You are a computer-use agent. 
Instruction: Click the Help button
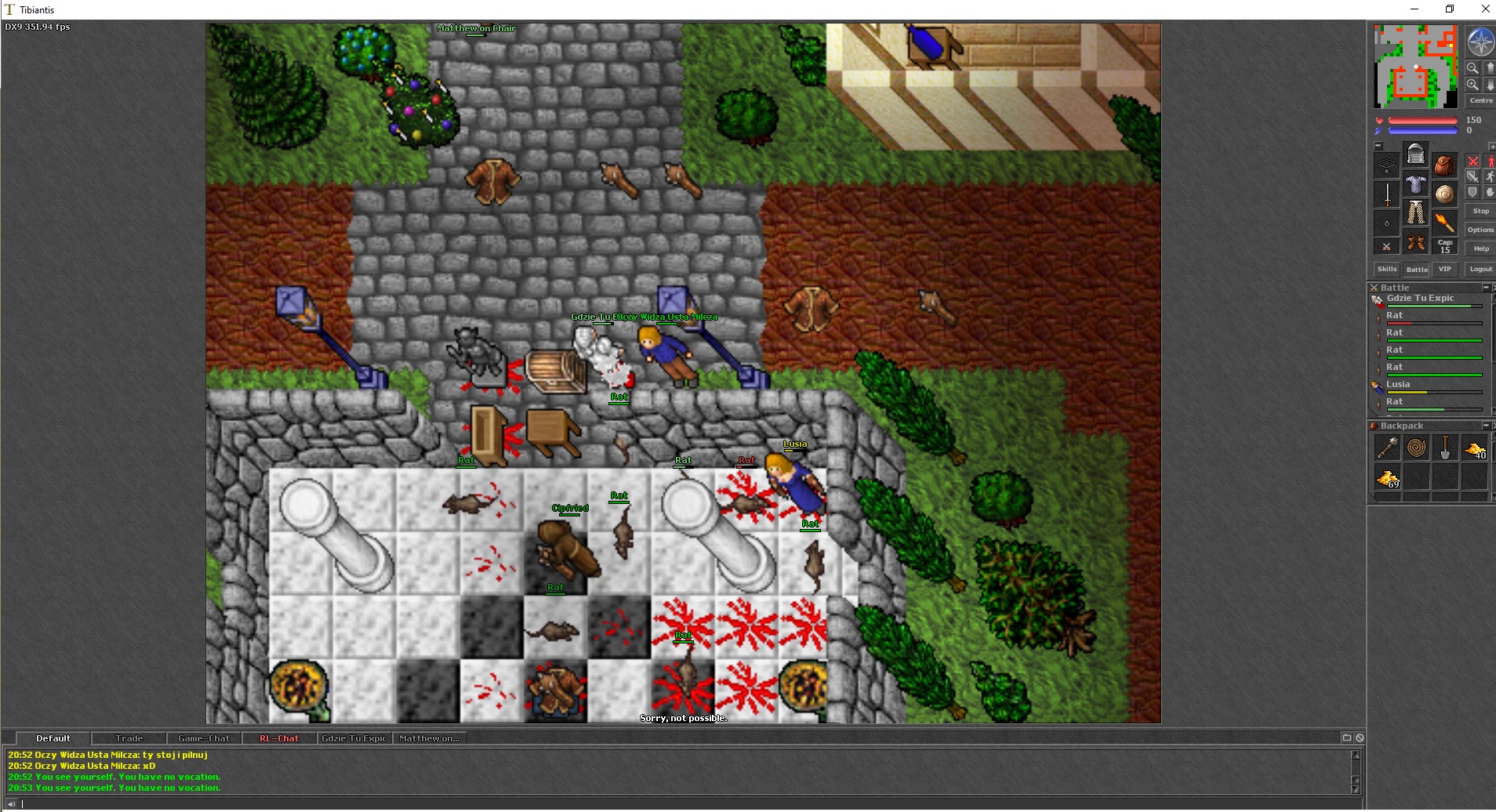pos(1480,248)
